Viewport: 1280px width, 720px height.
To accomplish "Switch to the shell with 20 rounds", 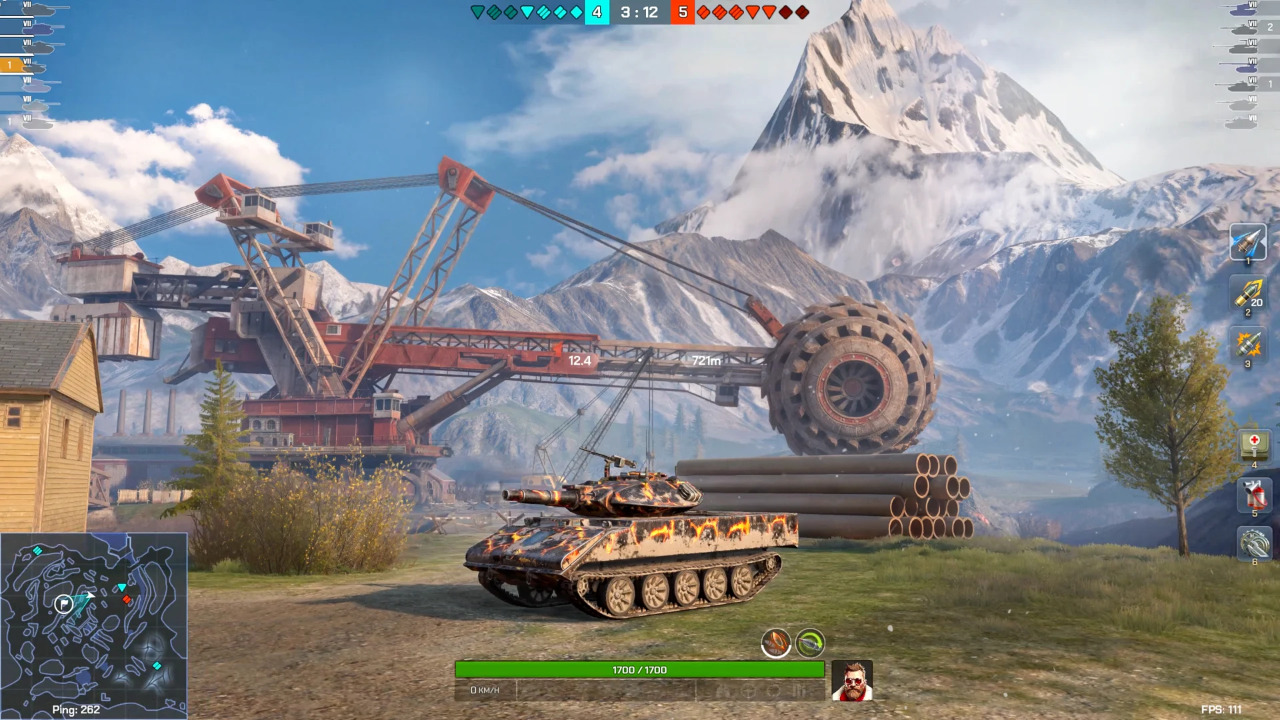I will [x=1248, y=292].
